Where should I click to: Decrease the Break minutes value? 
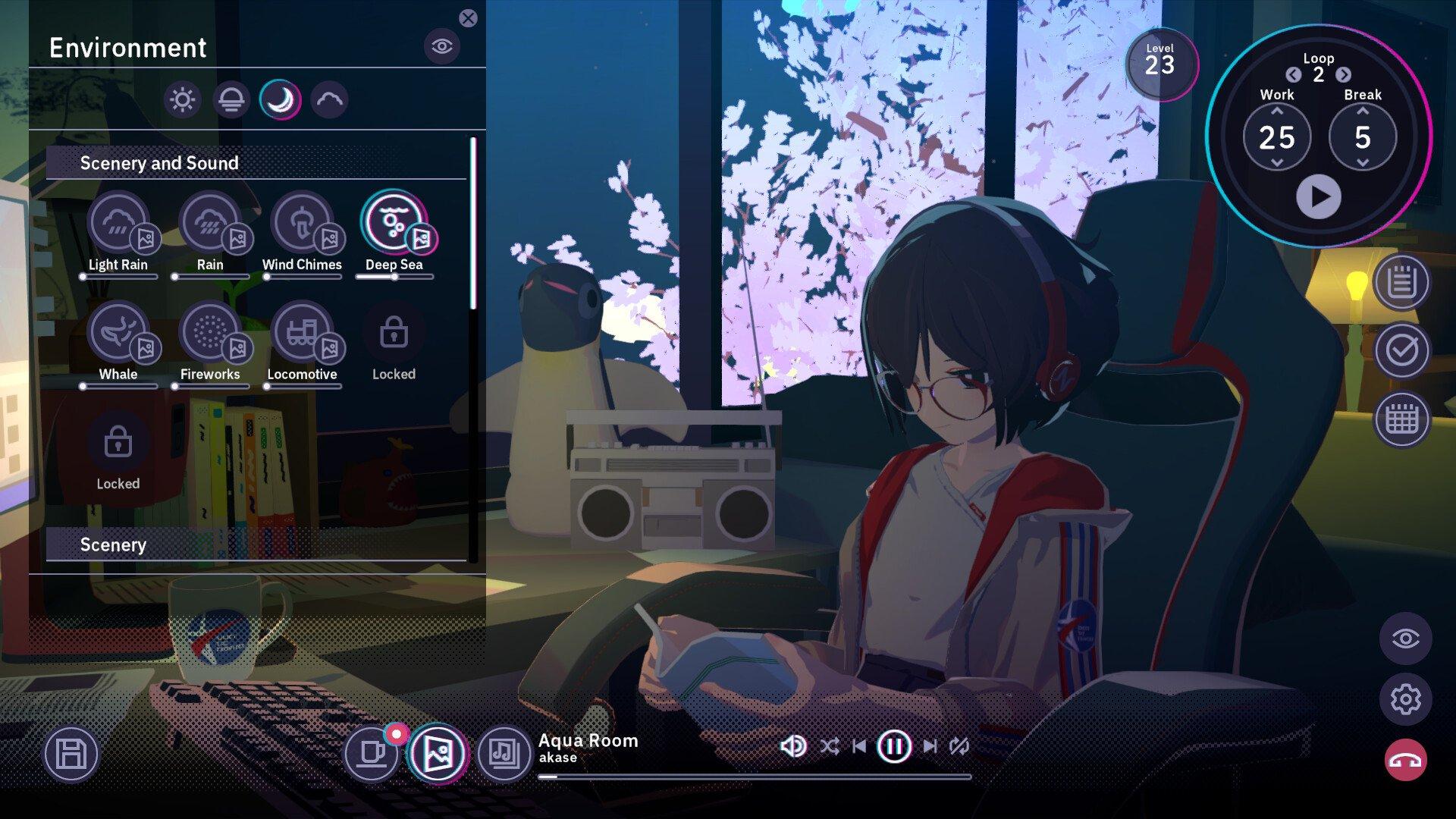1363,163
